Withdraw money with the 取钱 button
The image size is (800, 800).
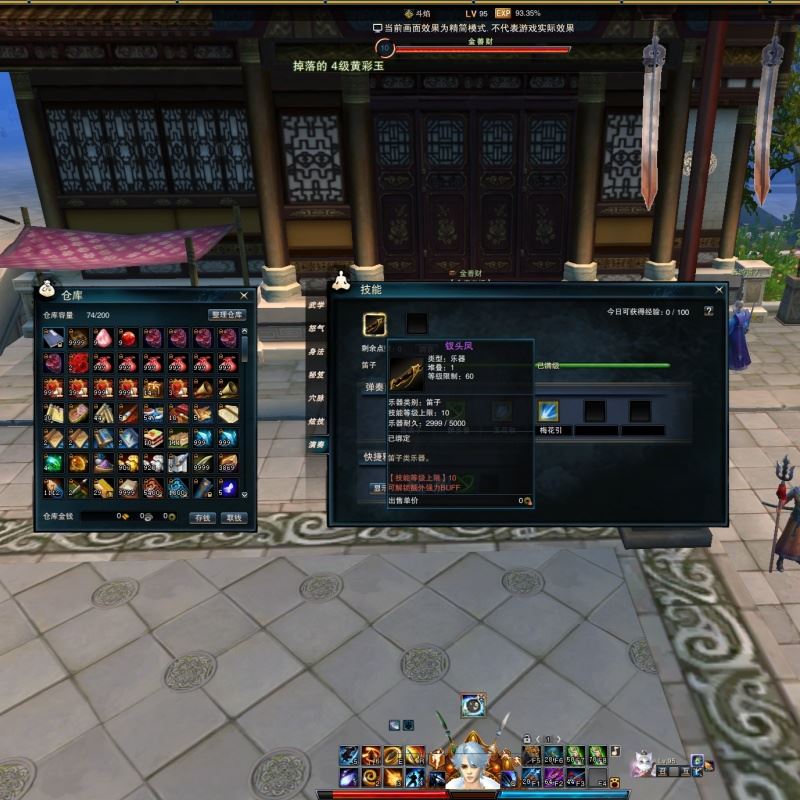tap(234, 518)
